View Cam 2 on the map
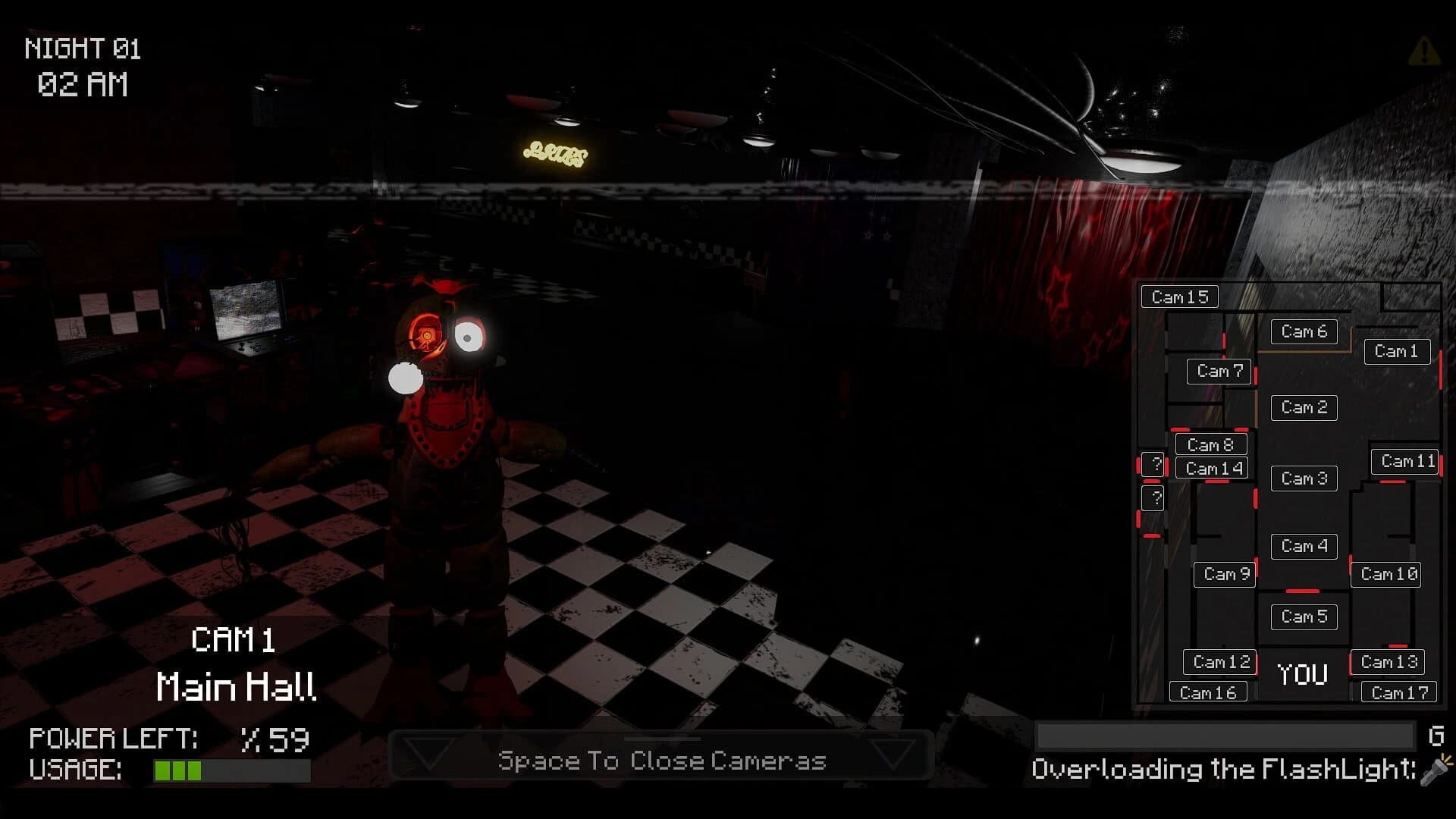The width and height of the screenshot is (1456, 819). 1303,407
